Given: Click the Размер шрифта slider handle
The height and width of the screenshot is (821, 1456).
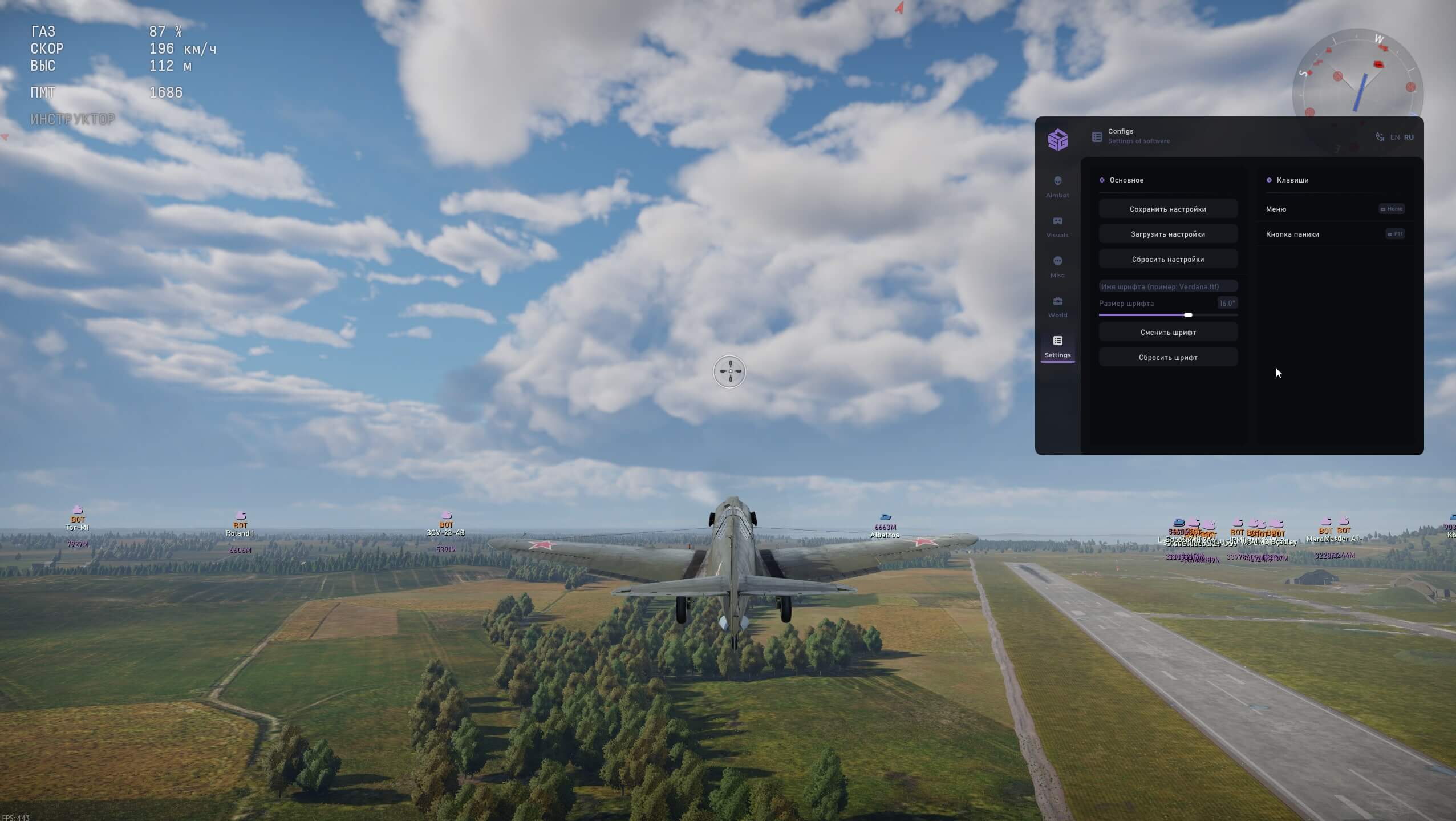Looking at the screenshot, I should click(x=1188, y=315).
